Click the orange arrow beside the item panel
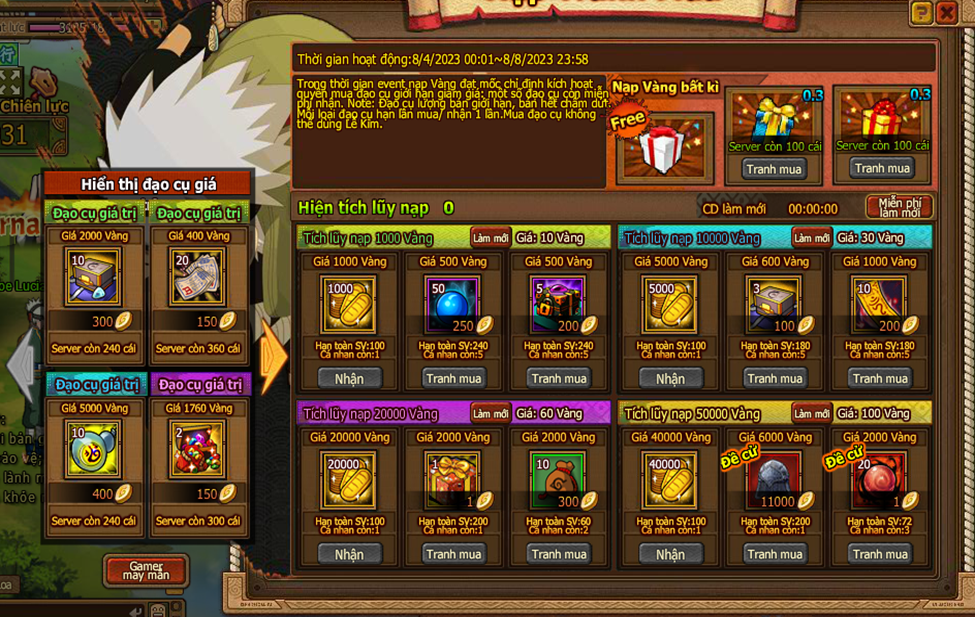The width and height of the screenshot is (975, 617). [x=272, y=357]
